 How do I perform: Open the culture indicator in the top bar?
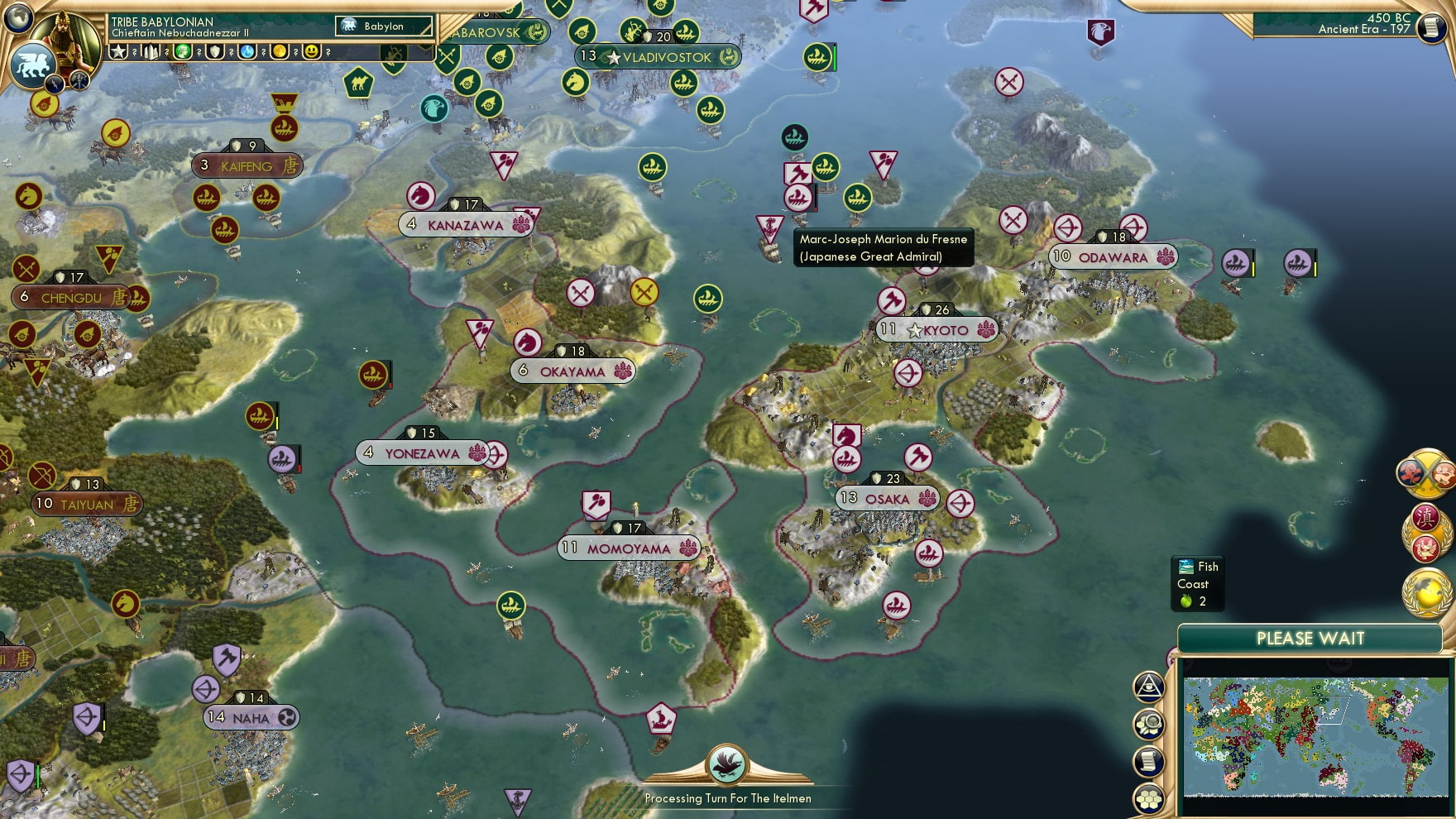(181, 52)
